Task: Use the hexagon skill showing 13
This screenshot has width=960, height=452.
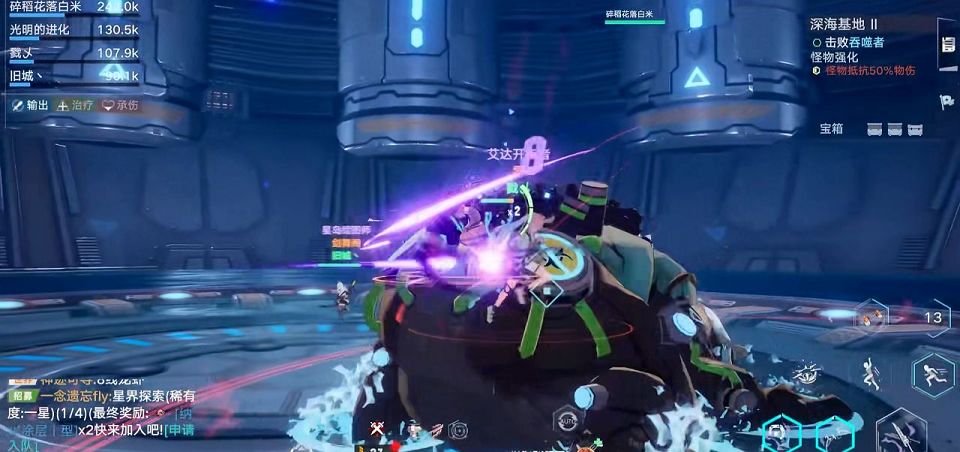Action: pos(933,318)
